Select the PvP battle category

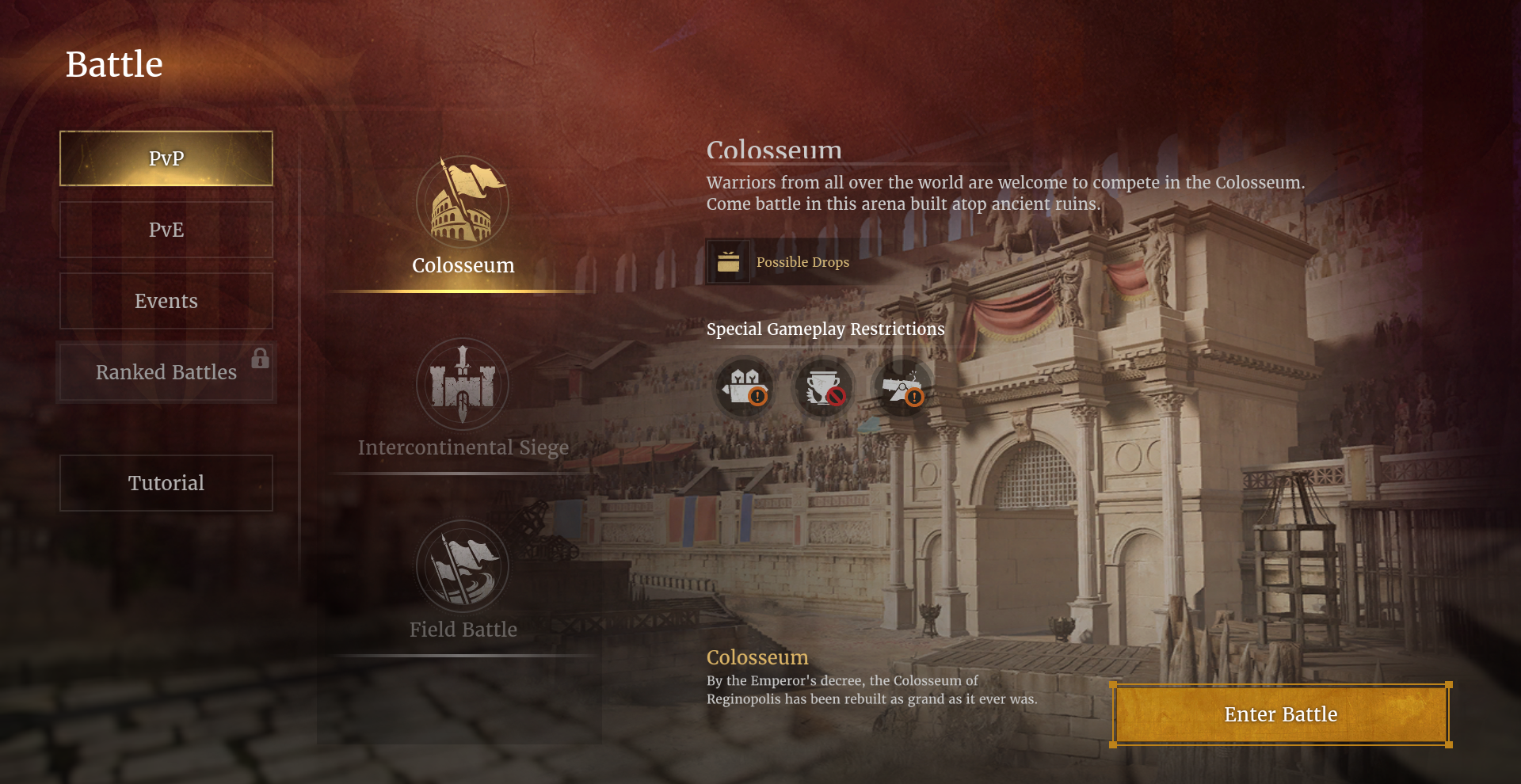(166, 158)
